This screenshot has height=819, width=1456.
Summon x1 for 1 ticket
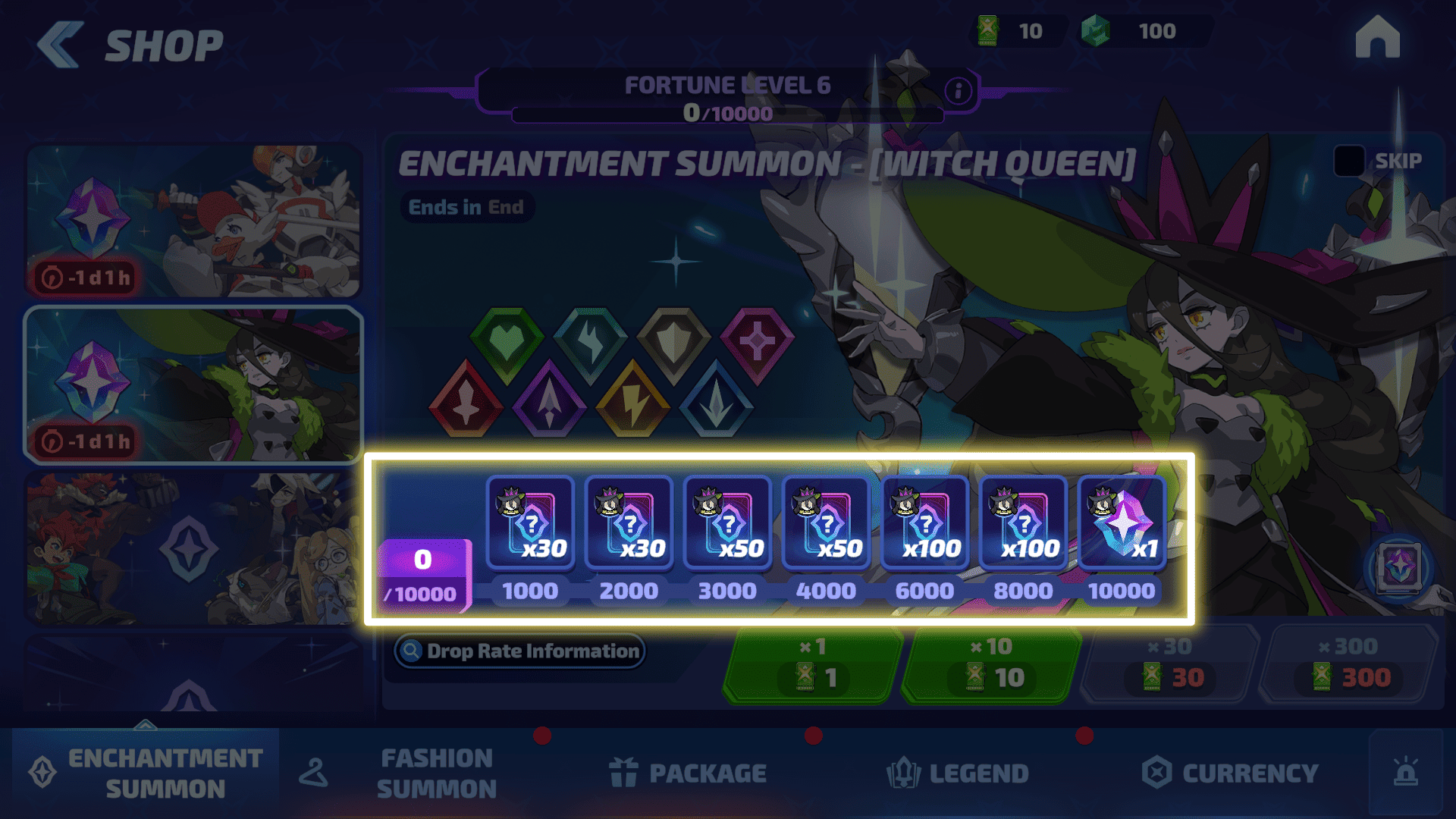(x=813, y=666)
